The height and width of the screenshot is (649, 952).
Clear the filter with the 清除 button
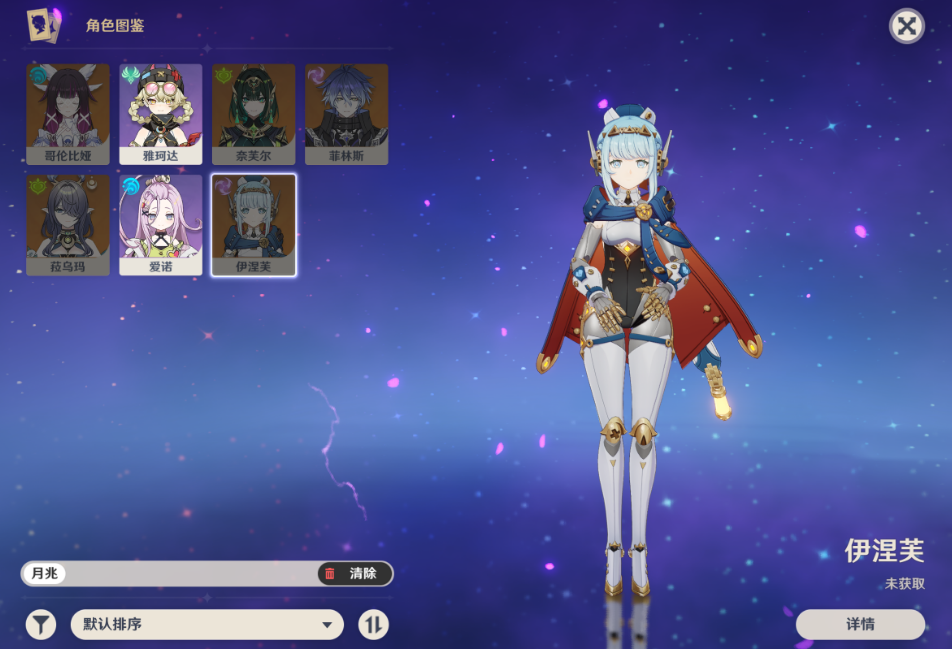coord(354,573)
